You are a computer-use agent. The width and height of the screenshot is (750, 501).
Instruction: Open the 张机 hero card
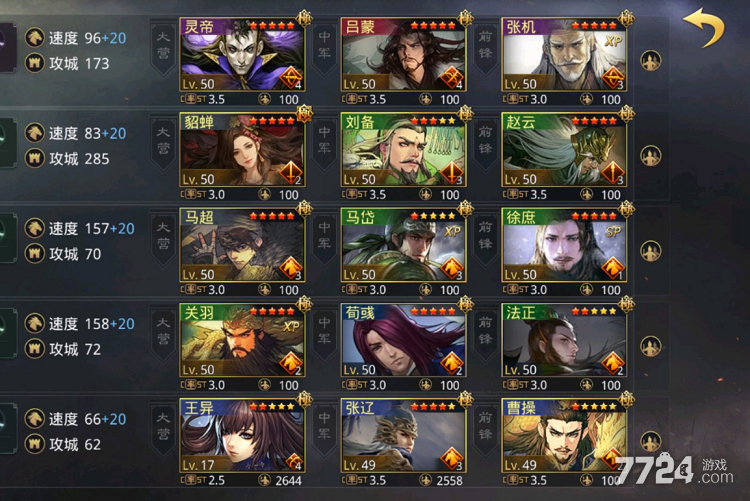(x=564, y=59)
